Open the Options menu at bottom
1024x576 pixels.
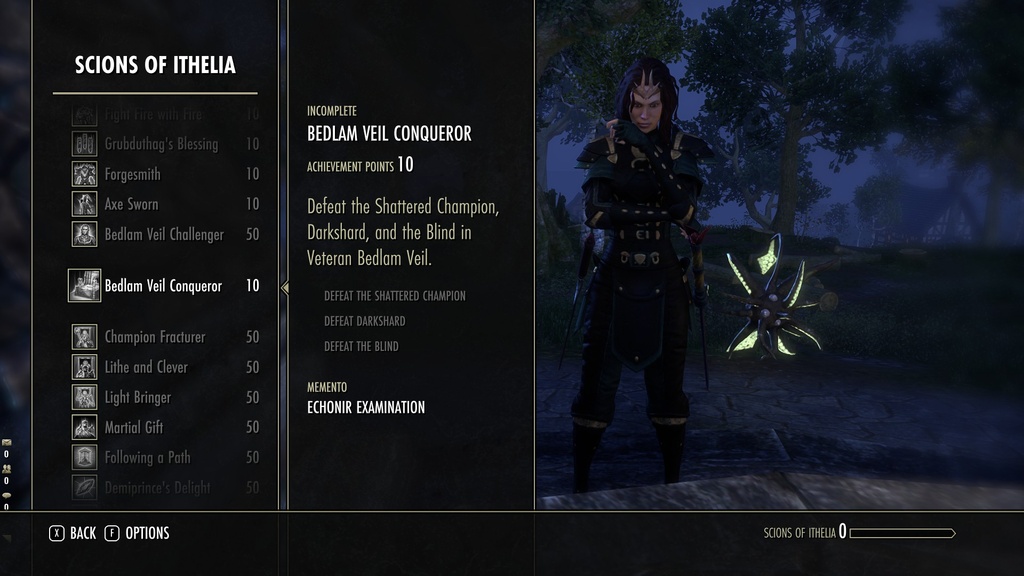(x=137, y=533)
